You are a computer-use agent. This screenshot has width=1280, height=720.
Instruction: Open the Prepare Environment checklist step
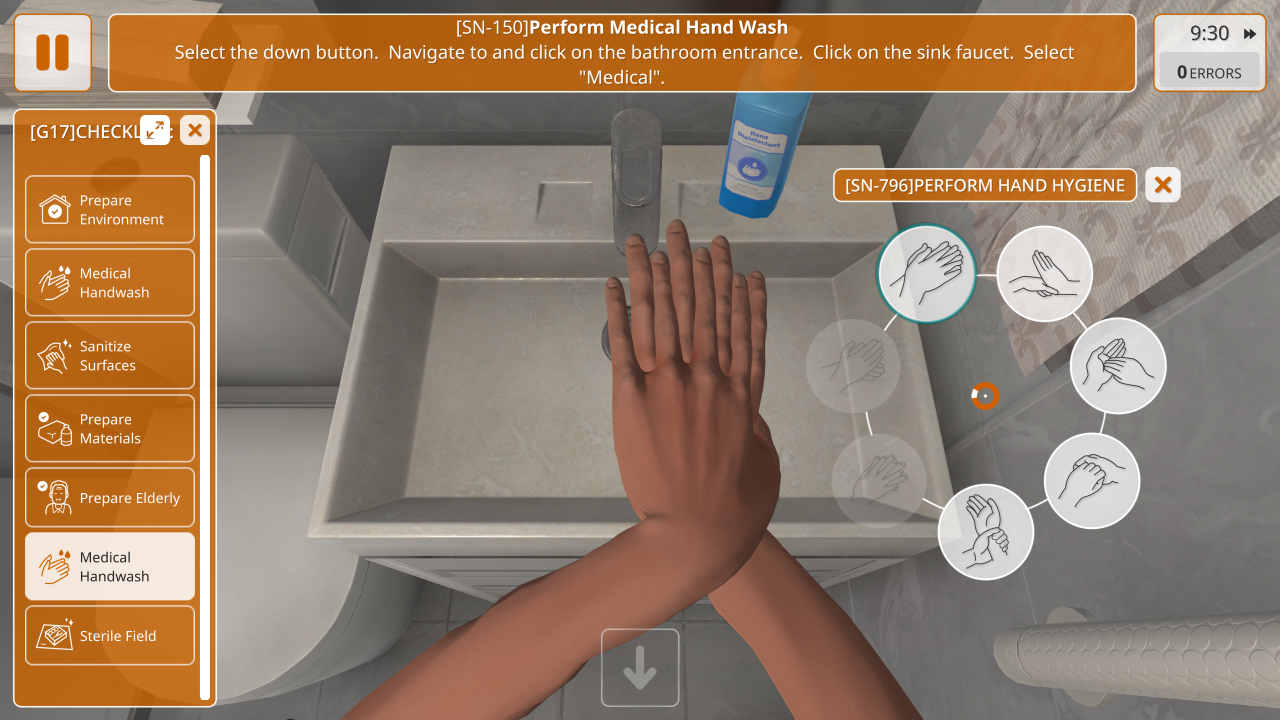pyautogui.click(x=110, y=209)
